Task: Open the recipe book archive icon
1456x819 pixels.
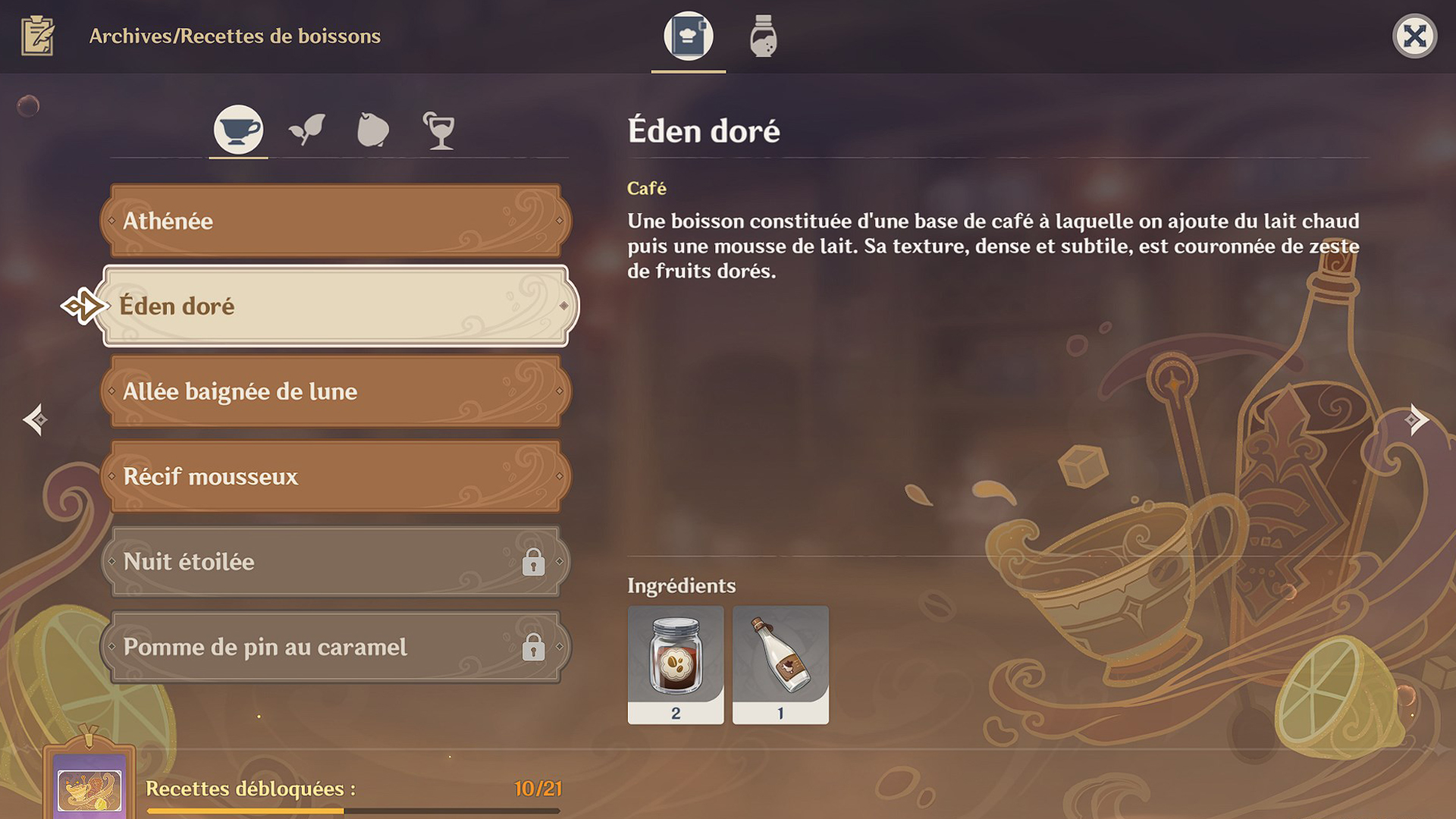Action: point(688,36)
